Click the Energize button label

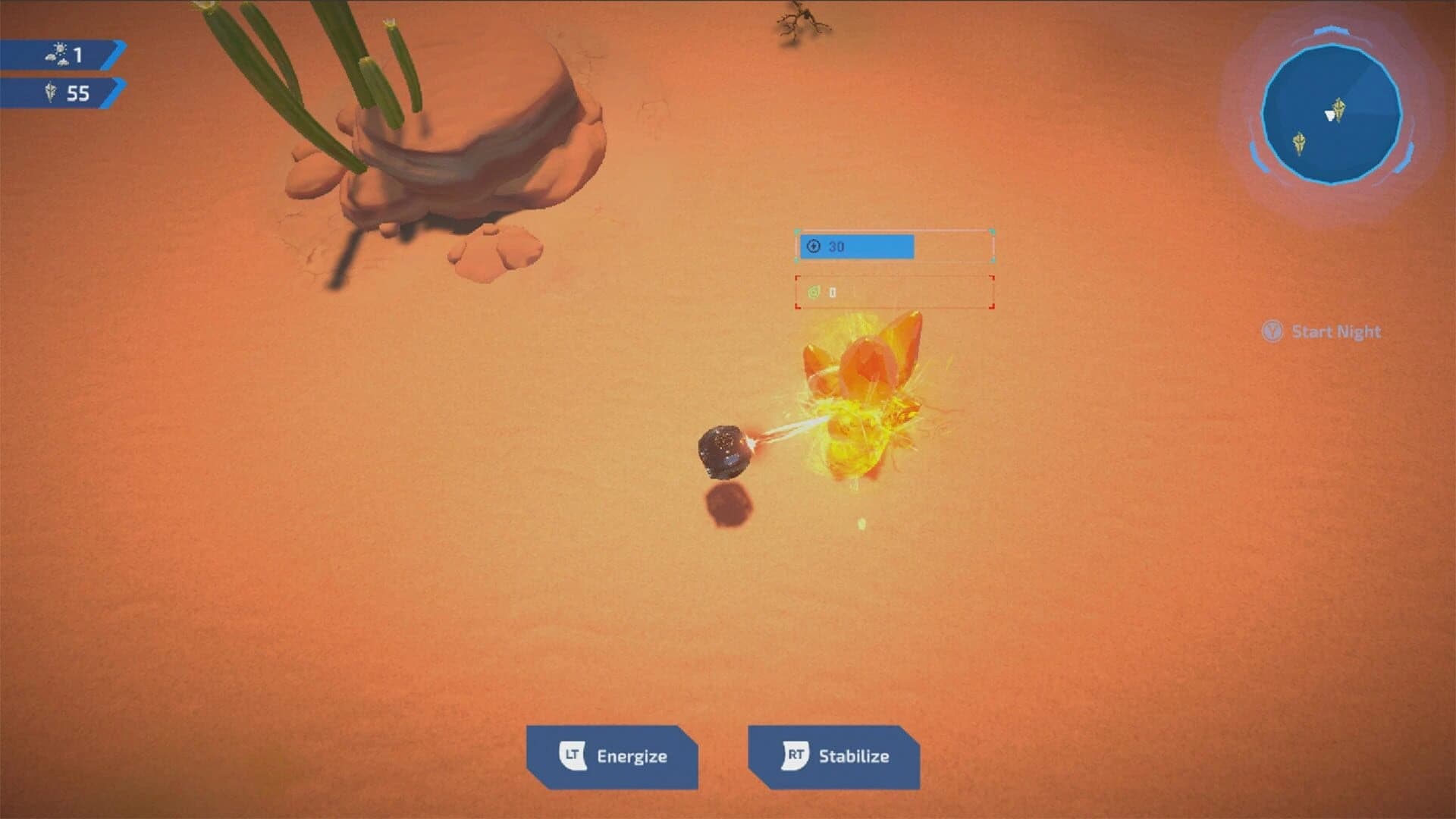tap(632, 755)
